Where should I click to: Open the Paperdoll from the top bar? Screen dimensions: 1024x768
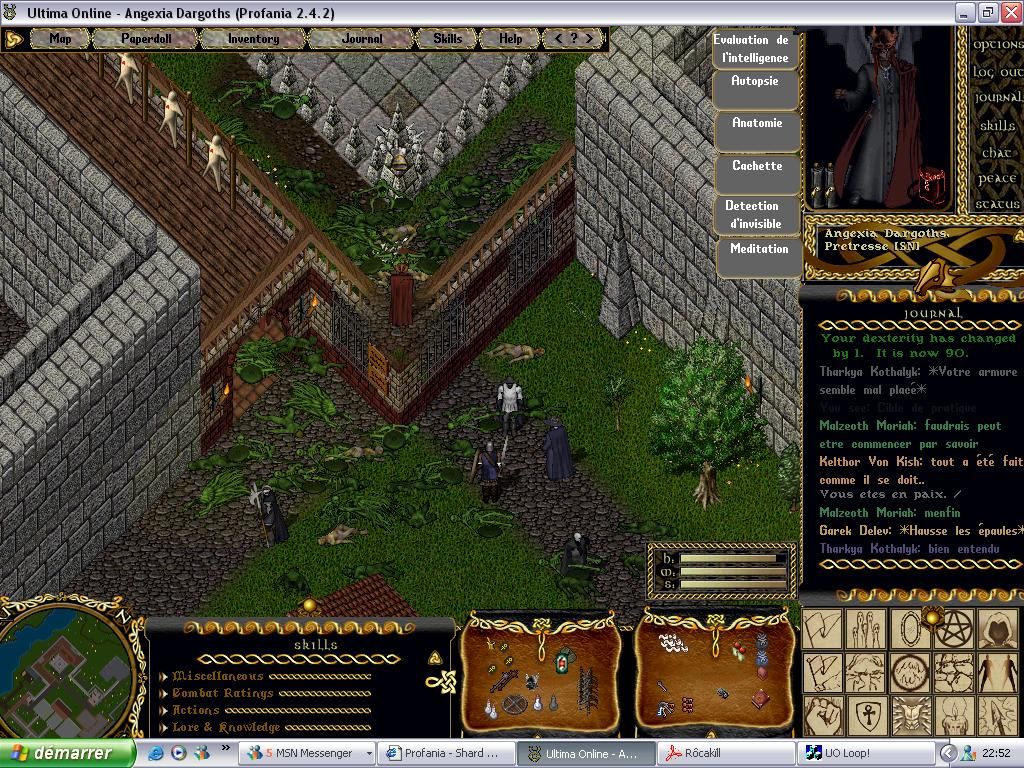[146, 39]
